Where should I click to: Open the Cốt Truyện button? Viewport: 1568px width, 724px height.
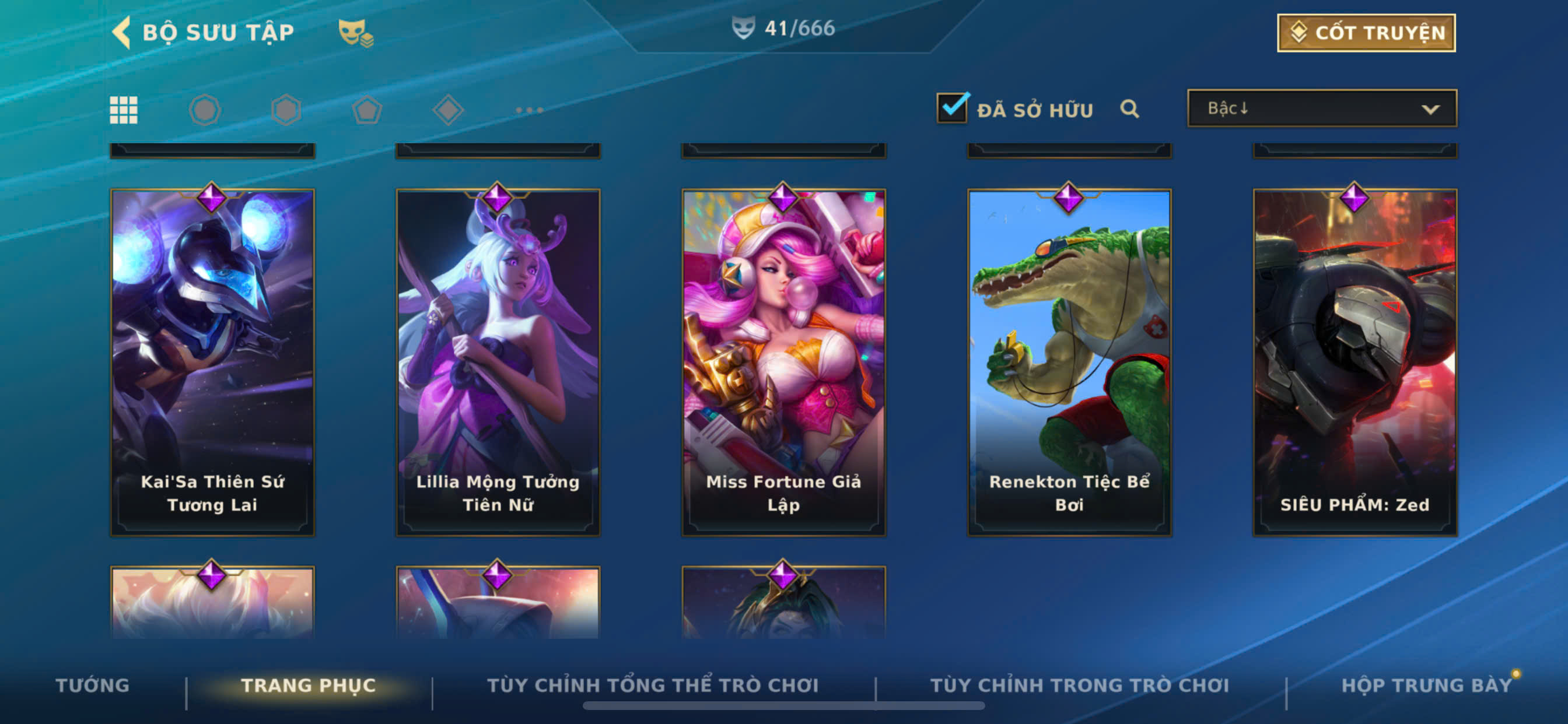[1366, 33]
